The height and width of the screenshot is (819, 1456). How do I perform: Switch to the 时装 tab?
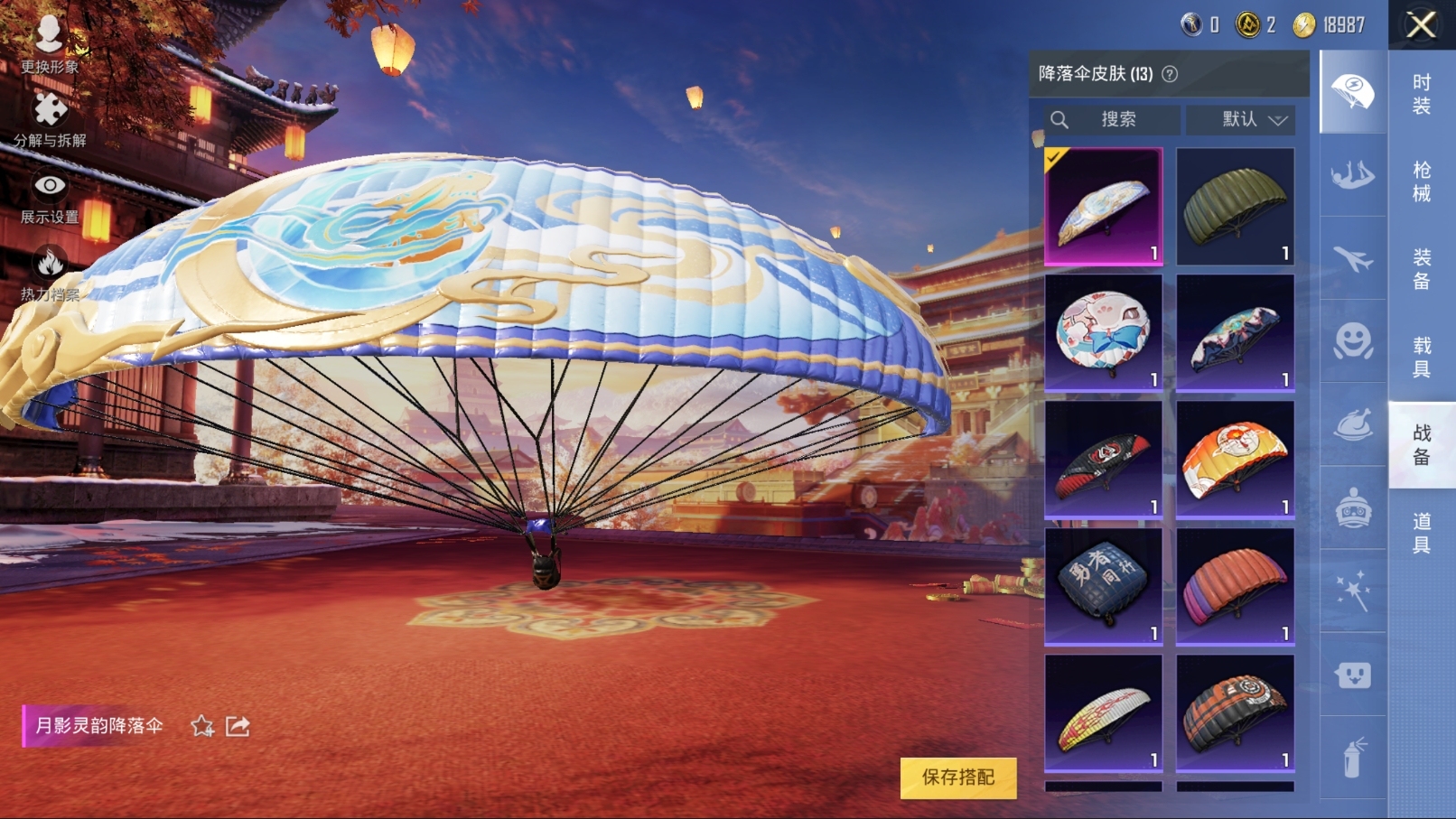point(1421,95)
